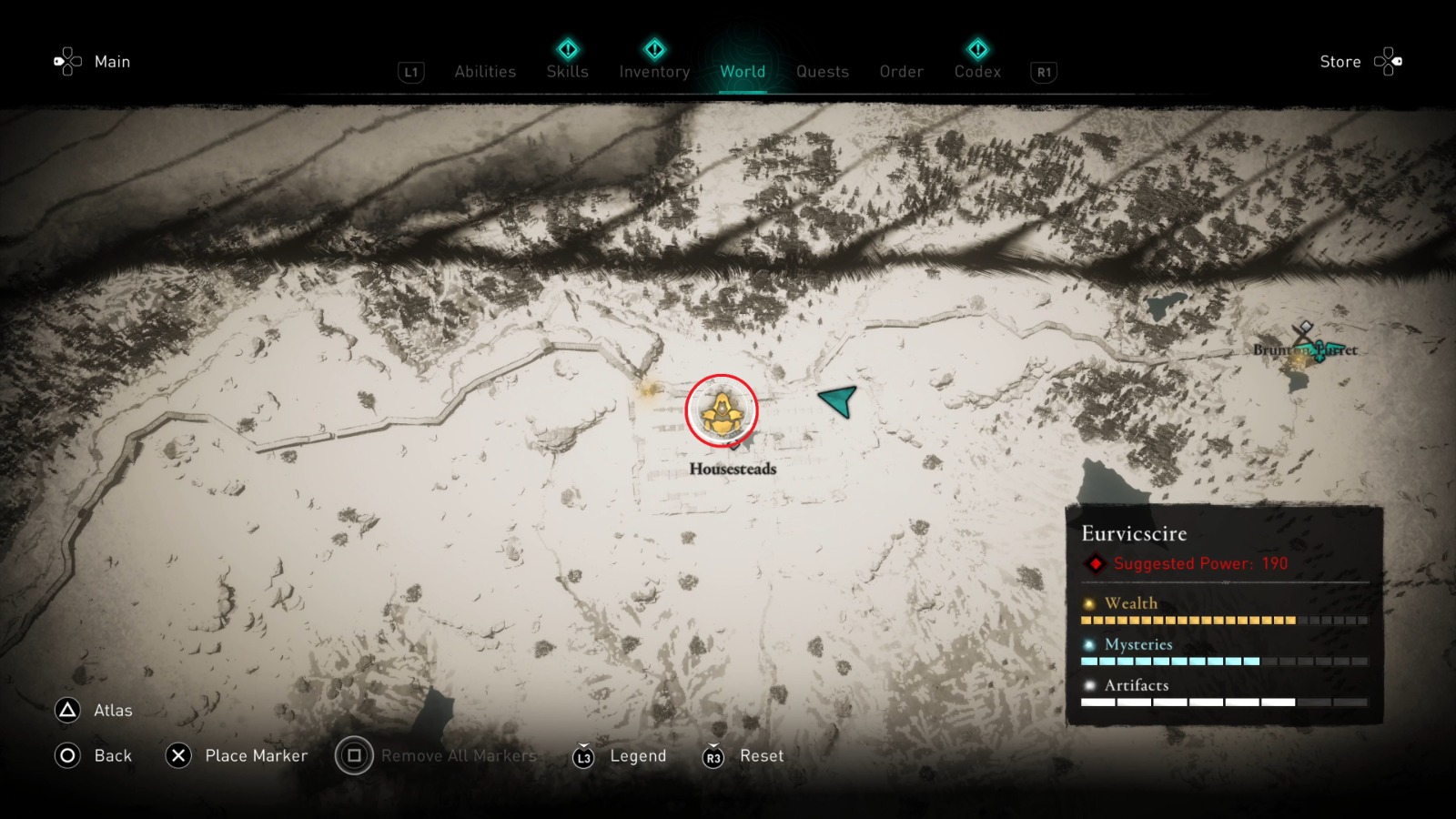This screenshot has width=1456, height=819.
Task: Click the white Artifacts icon
Action: tap(1088, 685)
